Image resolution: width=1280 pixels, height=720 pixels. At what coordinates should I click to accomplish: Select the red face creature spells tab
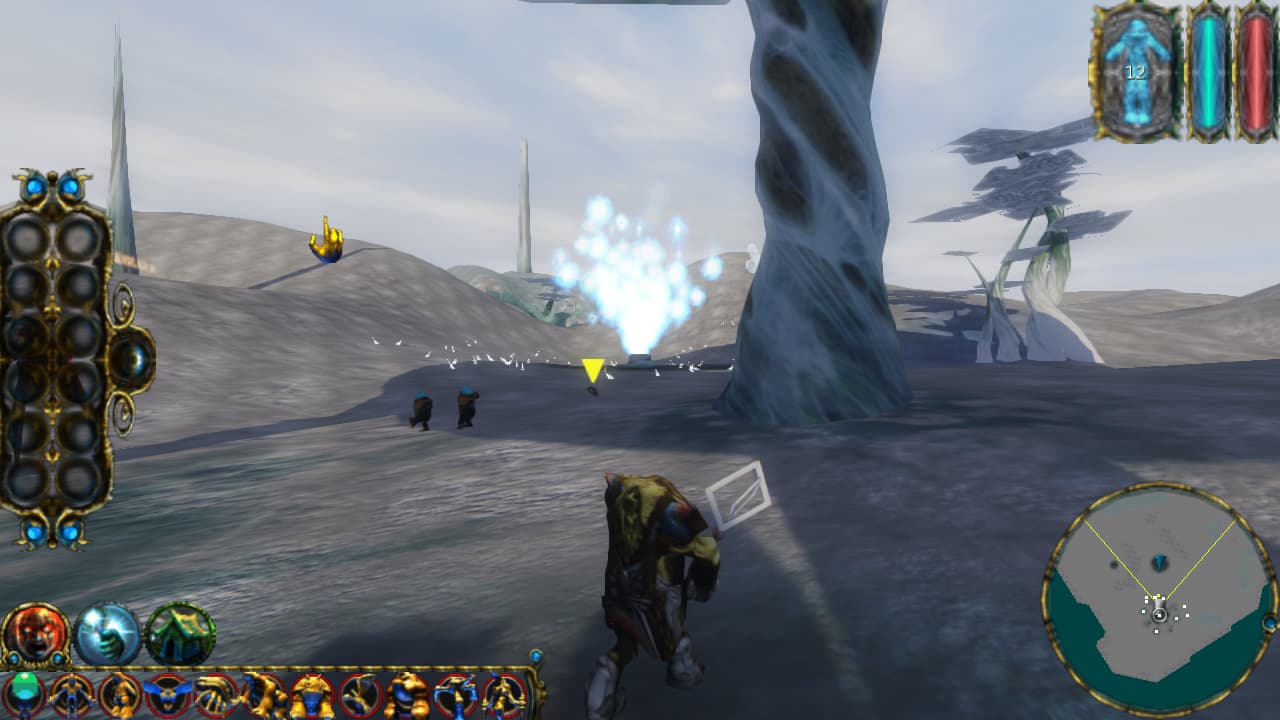[x=35, y=633]
